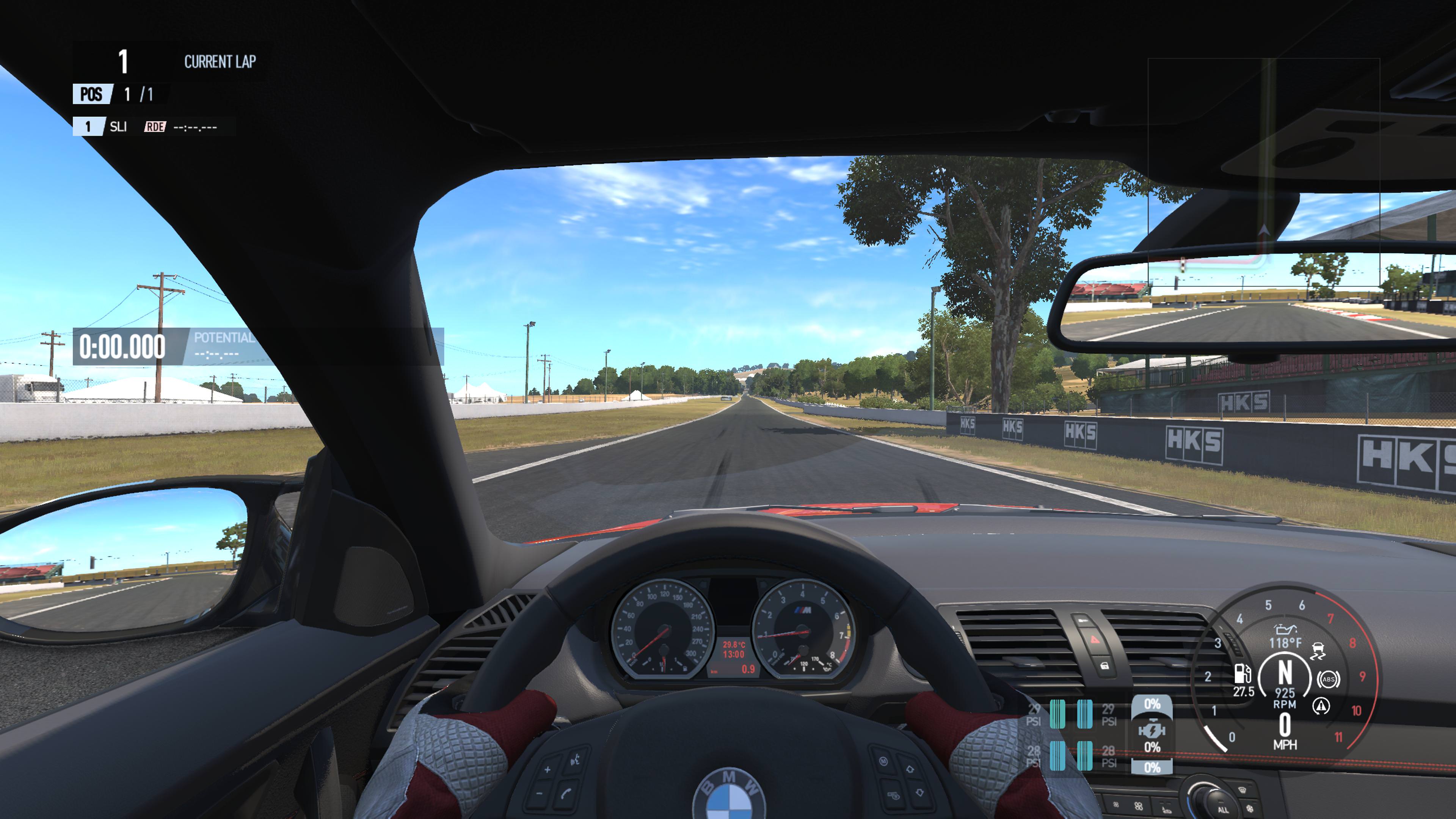Viewport: 1456px width, 819px height.
Task: Click the engine damage icon
Action: [x=1152, y=731]
